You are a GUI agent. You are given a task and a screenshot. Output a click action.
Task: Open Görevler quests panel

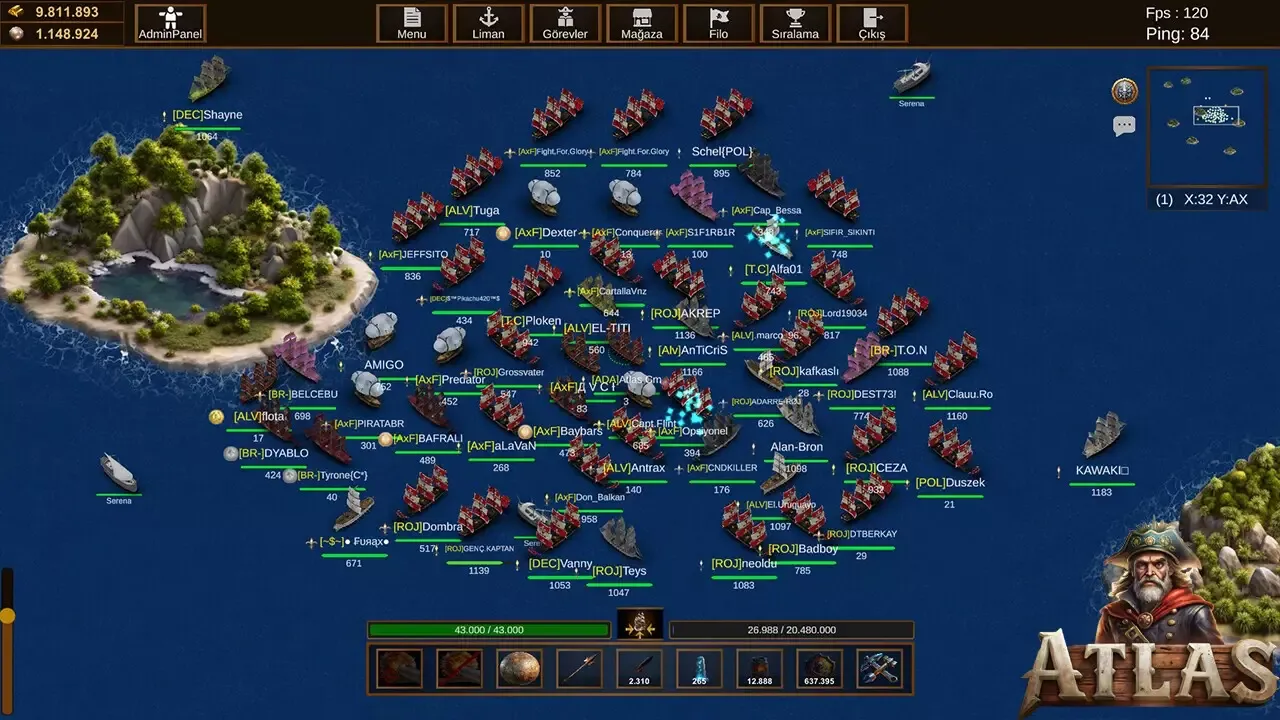565,23
